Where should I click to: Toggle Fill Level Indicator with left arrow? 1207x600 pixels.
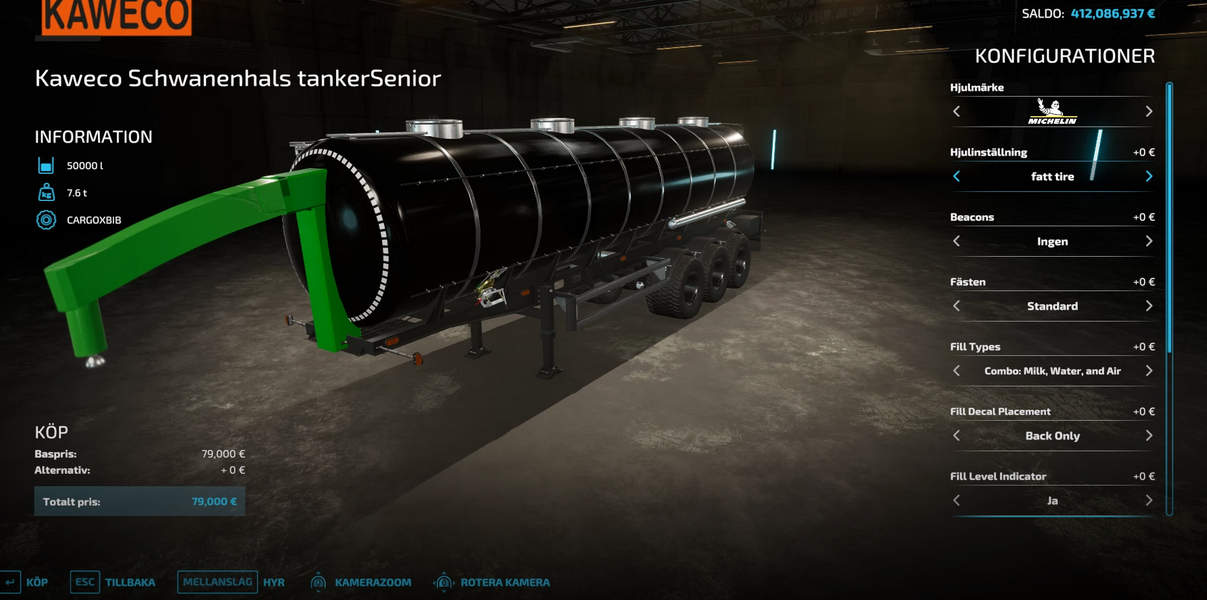(957, 500)
